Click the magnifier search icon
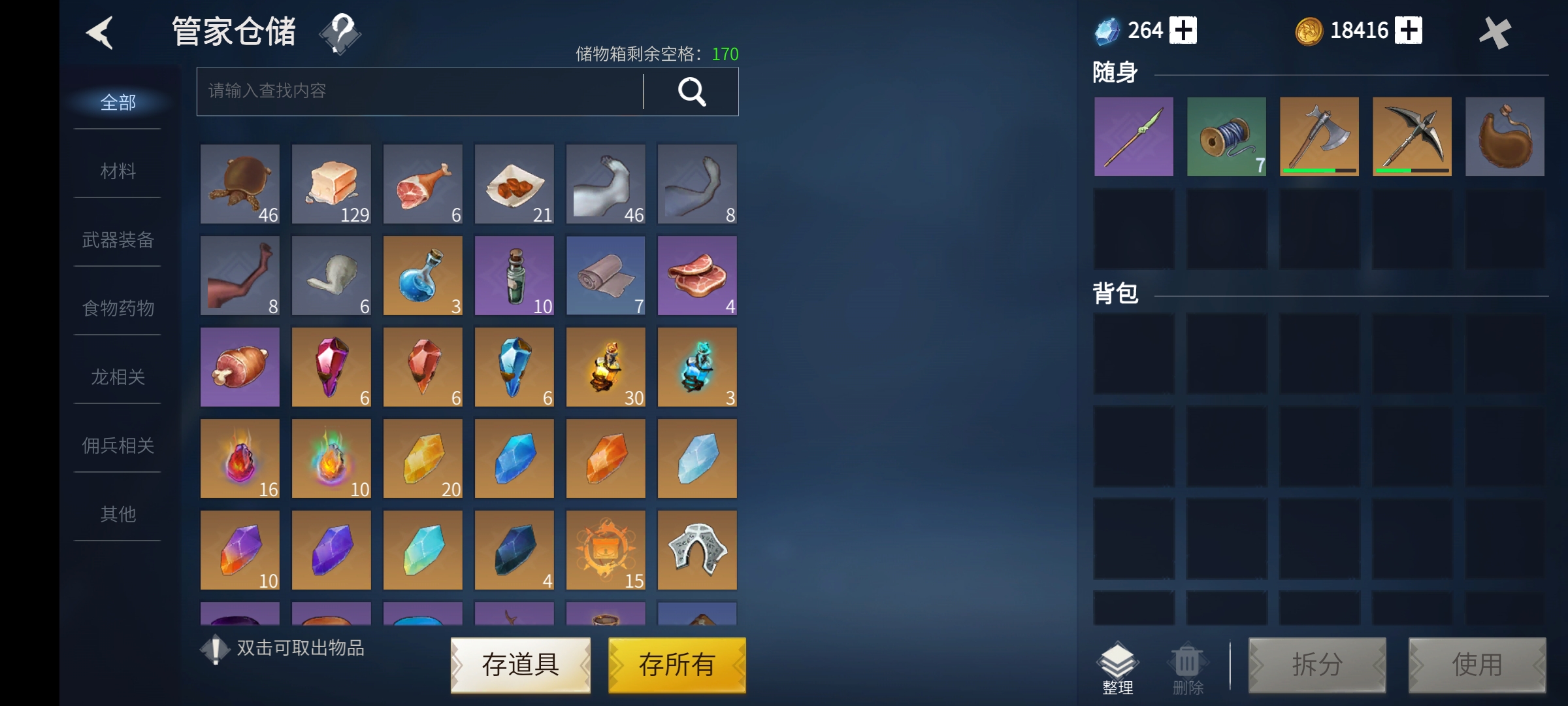 (x=692, y=92)
